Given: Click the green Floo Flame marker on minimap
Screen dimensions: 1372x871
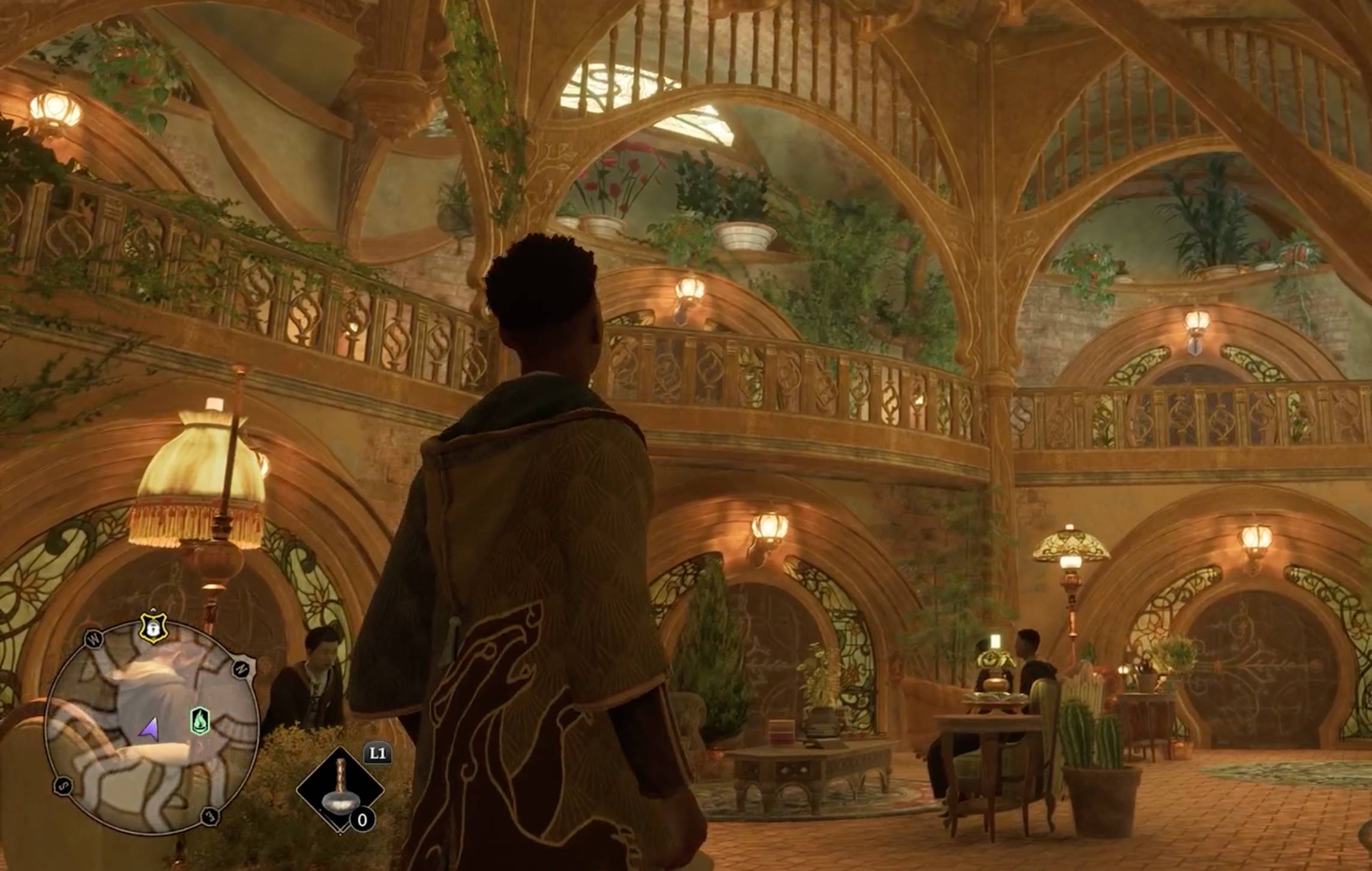Looking at the screenshot, I should coord(199,720).
